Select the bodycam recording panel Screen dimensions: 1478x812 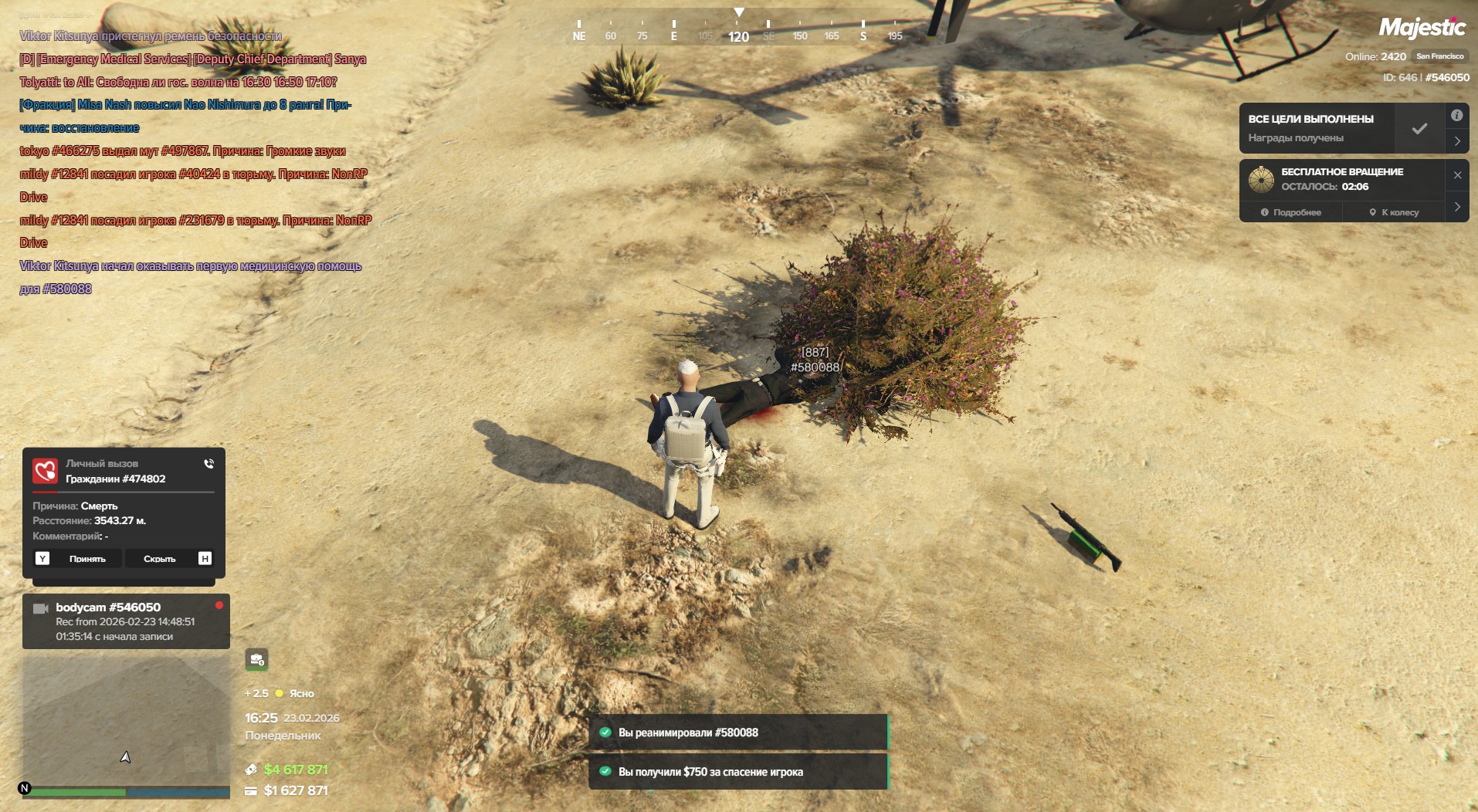(x=126, y=621)
